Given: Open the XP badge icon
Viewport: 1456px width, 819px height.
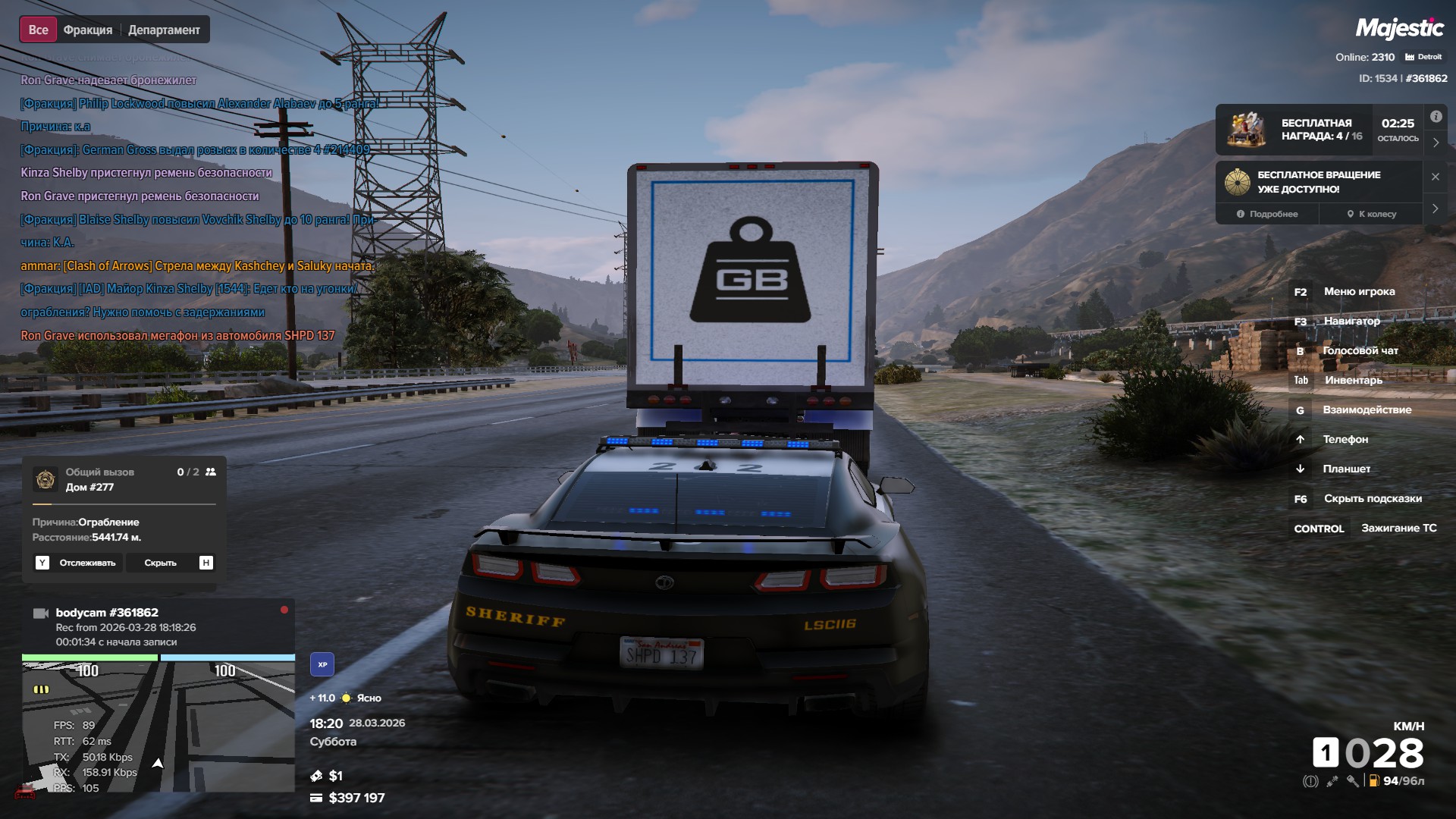Looking at the screenshot, I should click(x=322, y=664).
